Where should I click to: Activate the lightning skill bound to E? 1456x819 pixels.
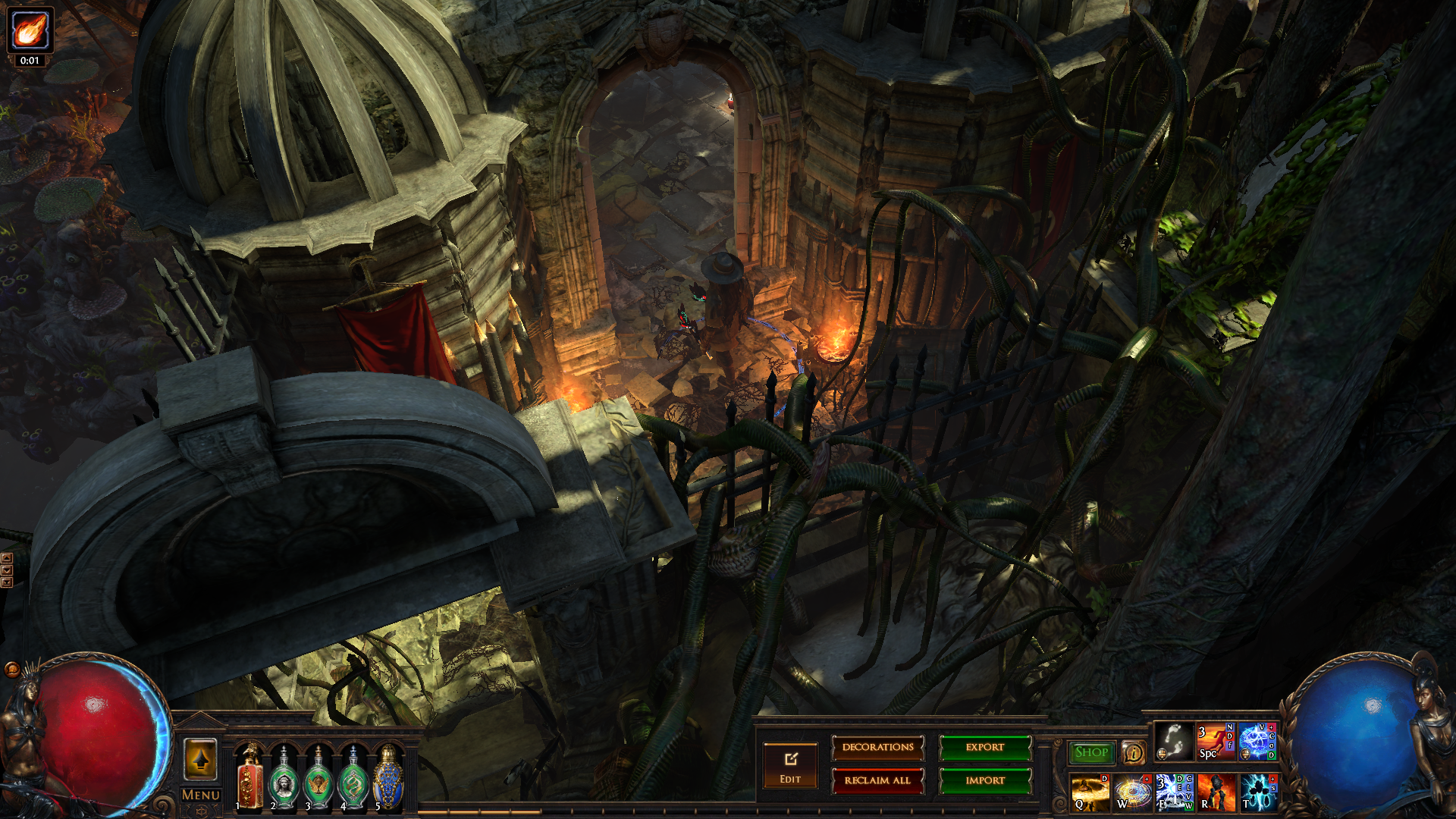click(1174, 792)
